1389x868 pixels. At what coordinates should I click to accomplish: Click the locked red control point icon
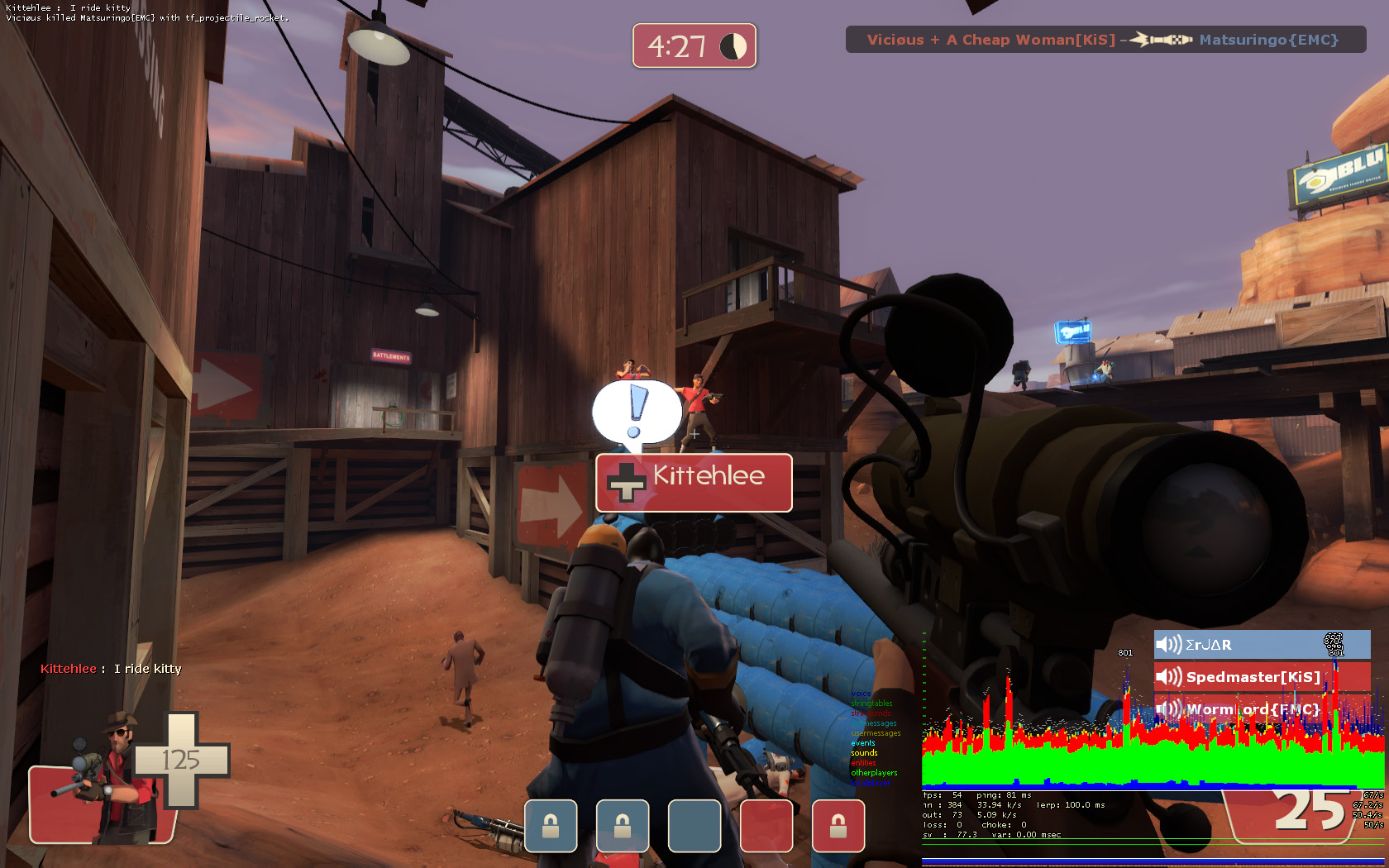click(x=838, y=826)
